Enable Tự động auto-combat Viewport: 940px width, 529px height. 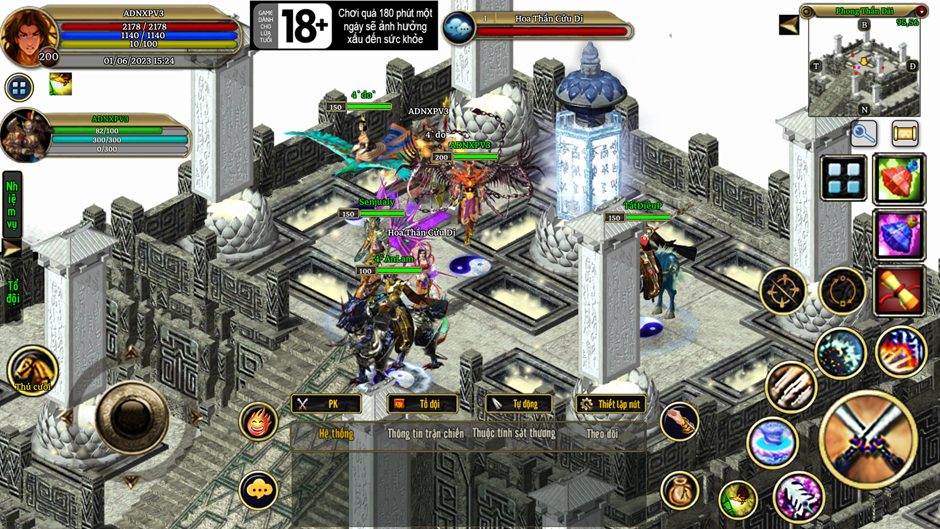(x=518, y=404)
